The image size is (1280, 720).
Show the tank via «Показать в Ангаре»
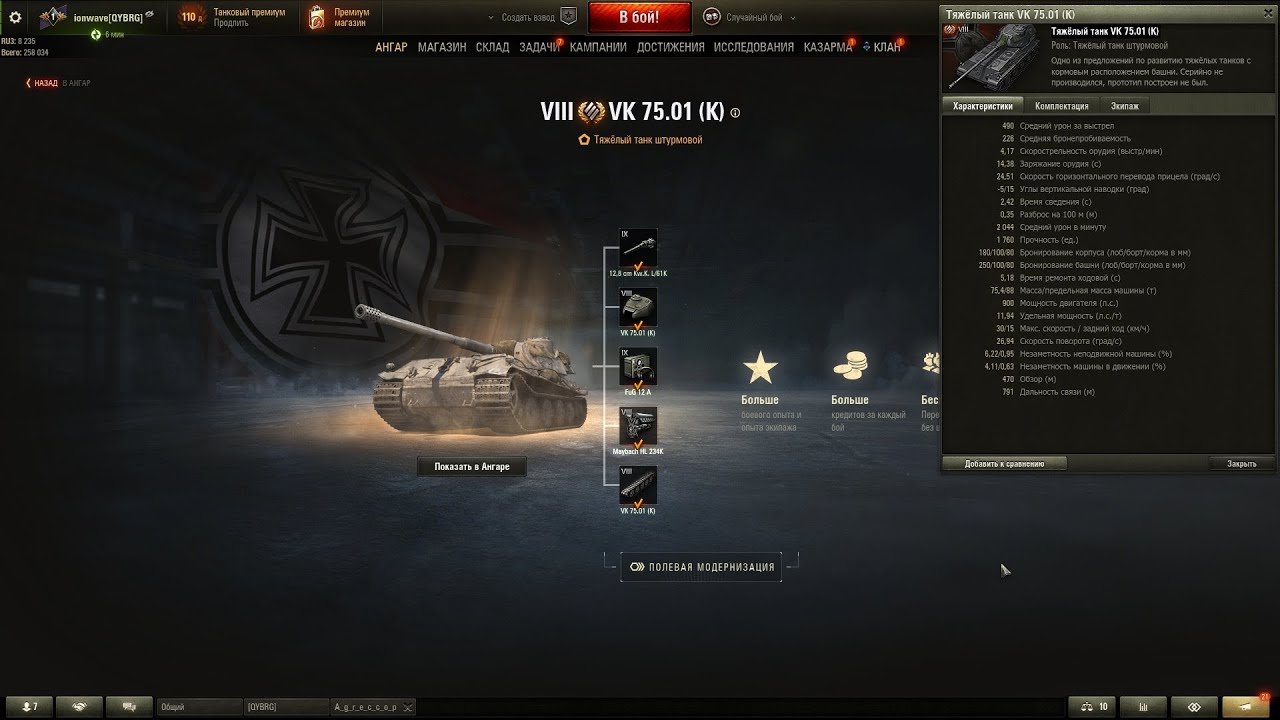[x=471, y=467]
